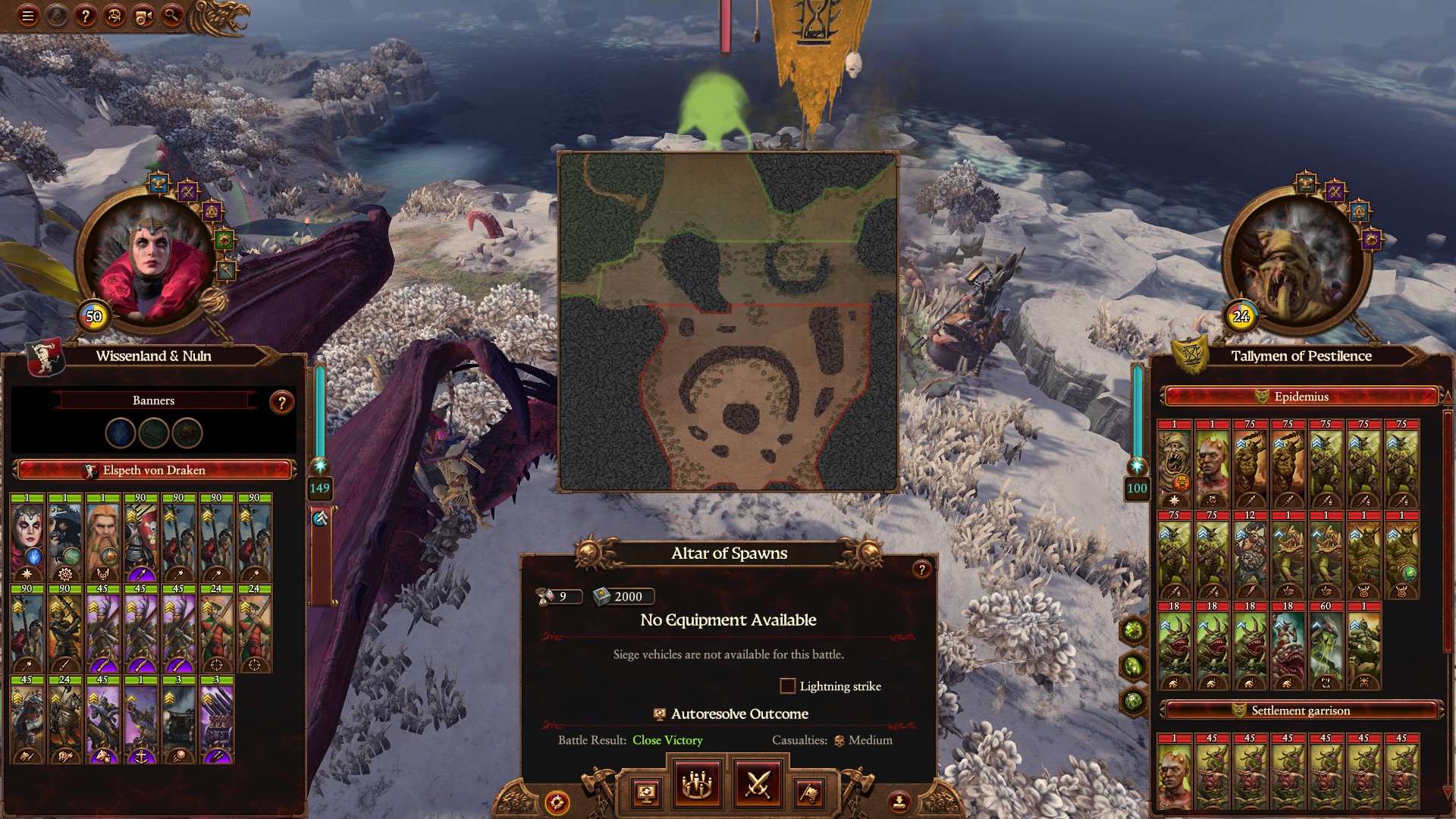The height and width of the screenshot is (819, 1456).
Task: Click the Epidemius name bar
Action: coord(1301,397)
